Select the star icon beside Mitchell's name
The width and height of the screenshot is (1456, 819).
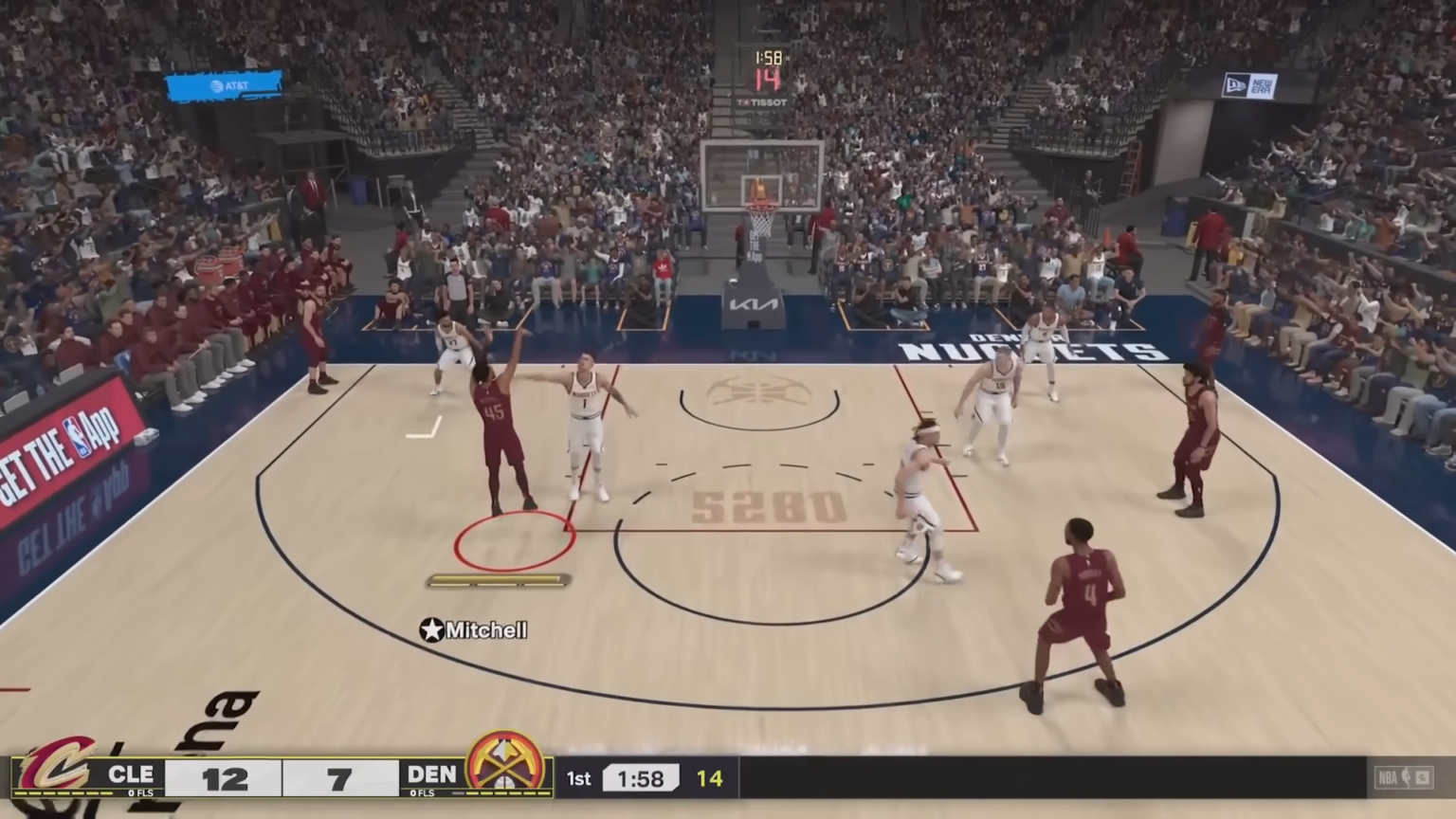[432, 630]
